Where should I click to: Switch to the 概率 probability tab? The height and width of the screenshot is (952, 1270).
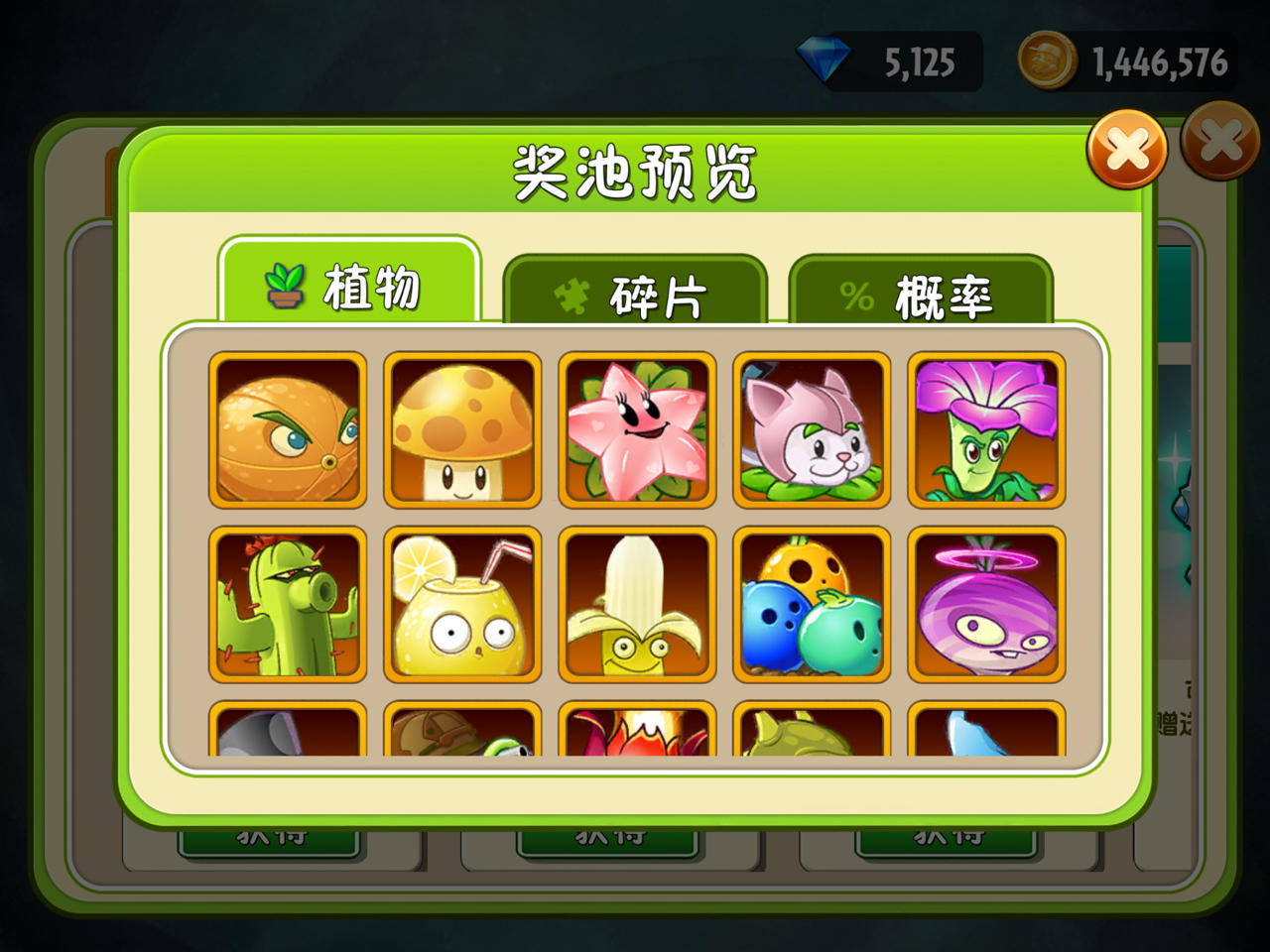click(x=920, y=293)
